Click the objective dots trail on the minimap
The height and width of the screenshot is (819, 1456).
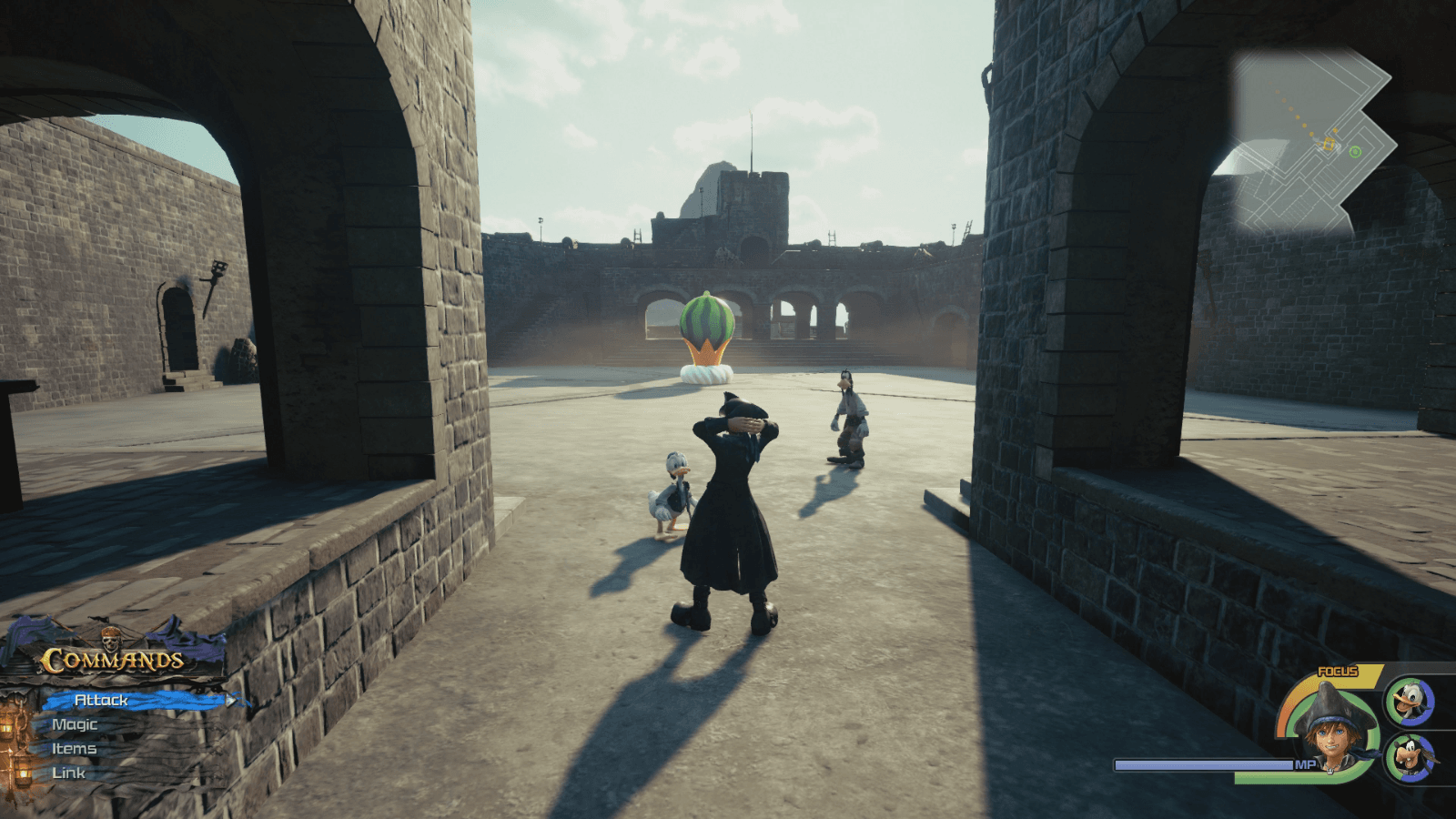(x=1289, y=108)
